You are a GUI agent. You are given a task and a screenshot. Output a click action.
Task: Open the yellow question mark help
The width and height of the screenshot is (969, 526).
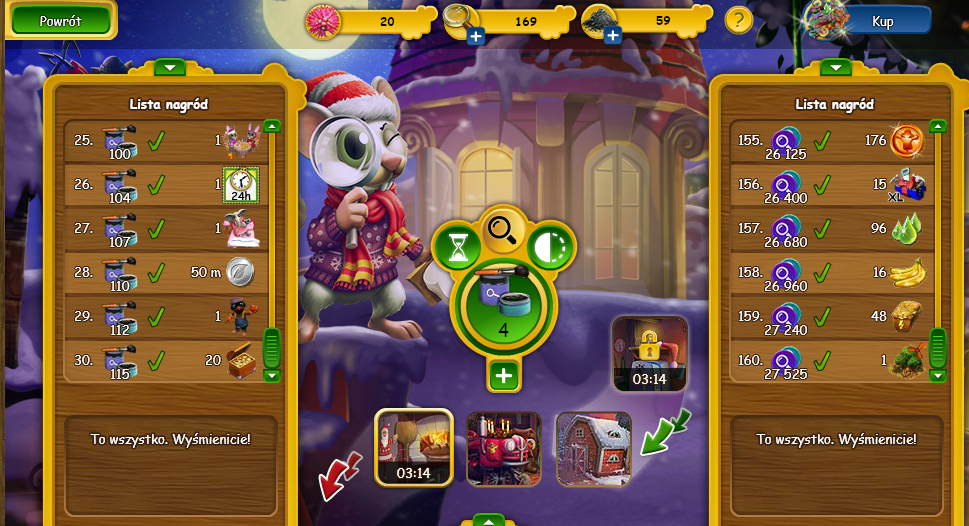pyautogui.click(x=738, y=20)
